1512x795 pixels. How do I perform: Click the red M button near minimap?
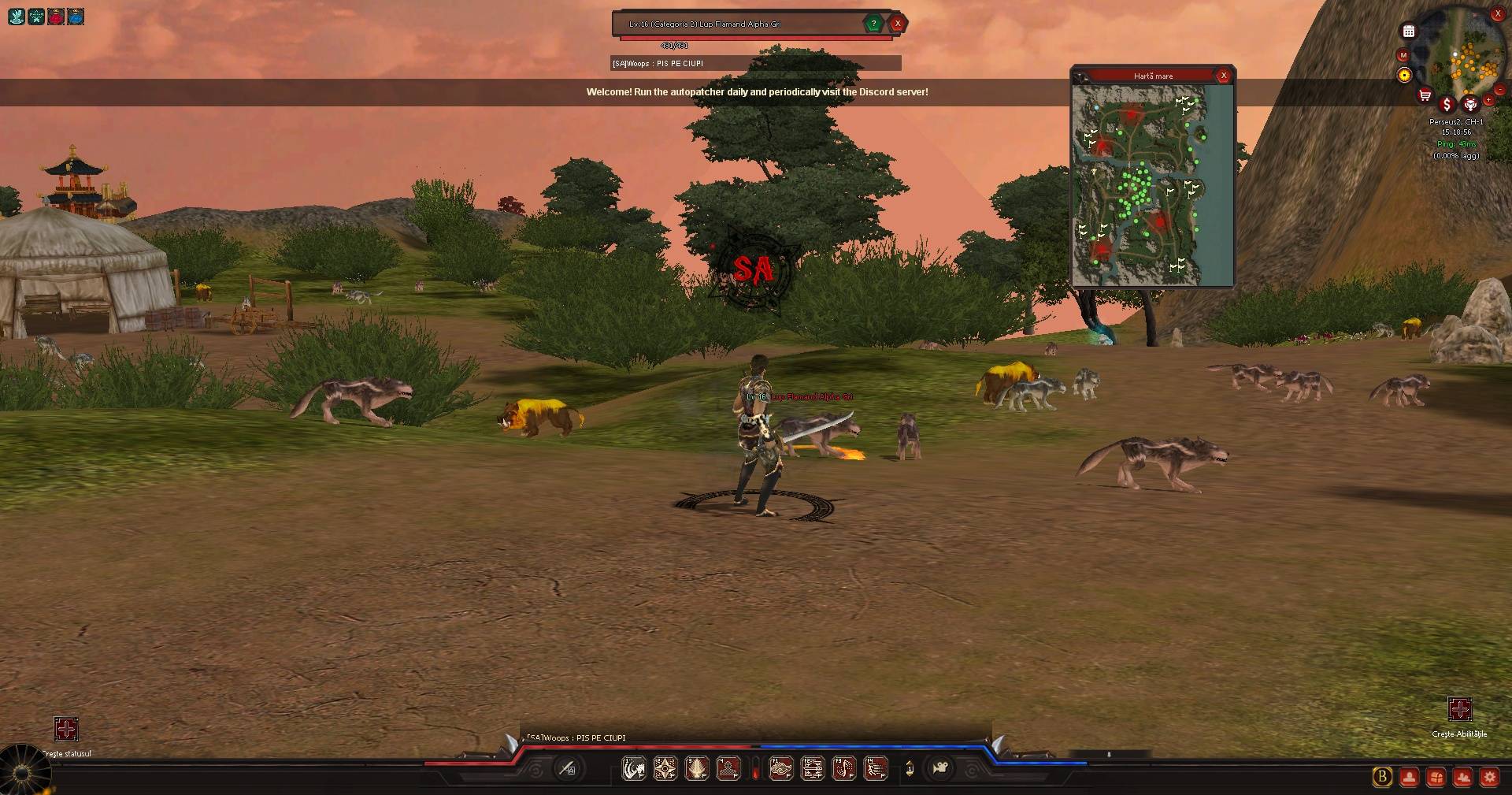[1403, 55]
